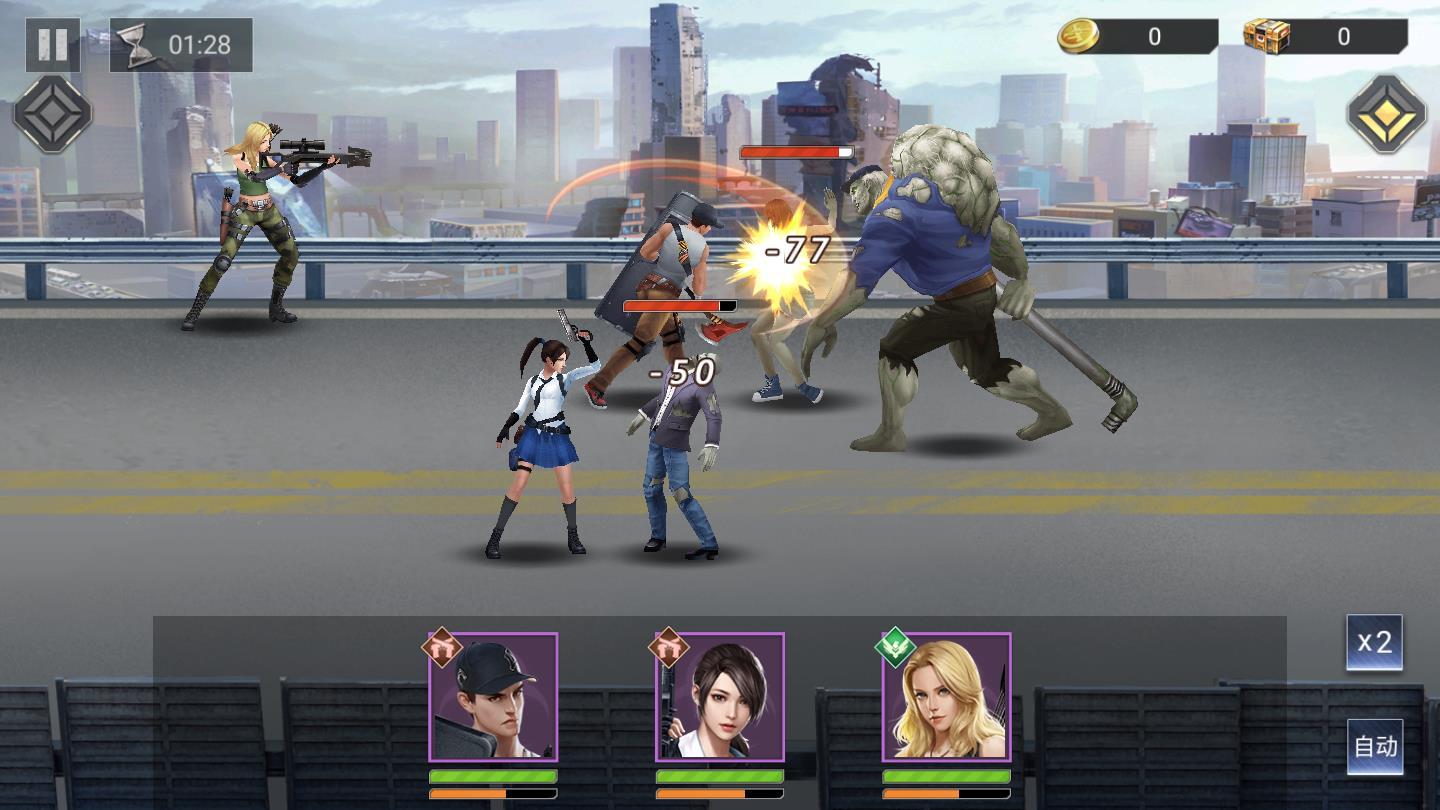Tap the boss zombie's red health bar
Screen dimensions: 1440x810
pos(795,150)
